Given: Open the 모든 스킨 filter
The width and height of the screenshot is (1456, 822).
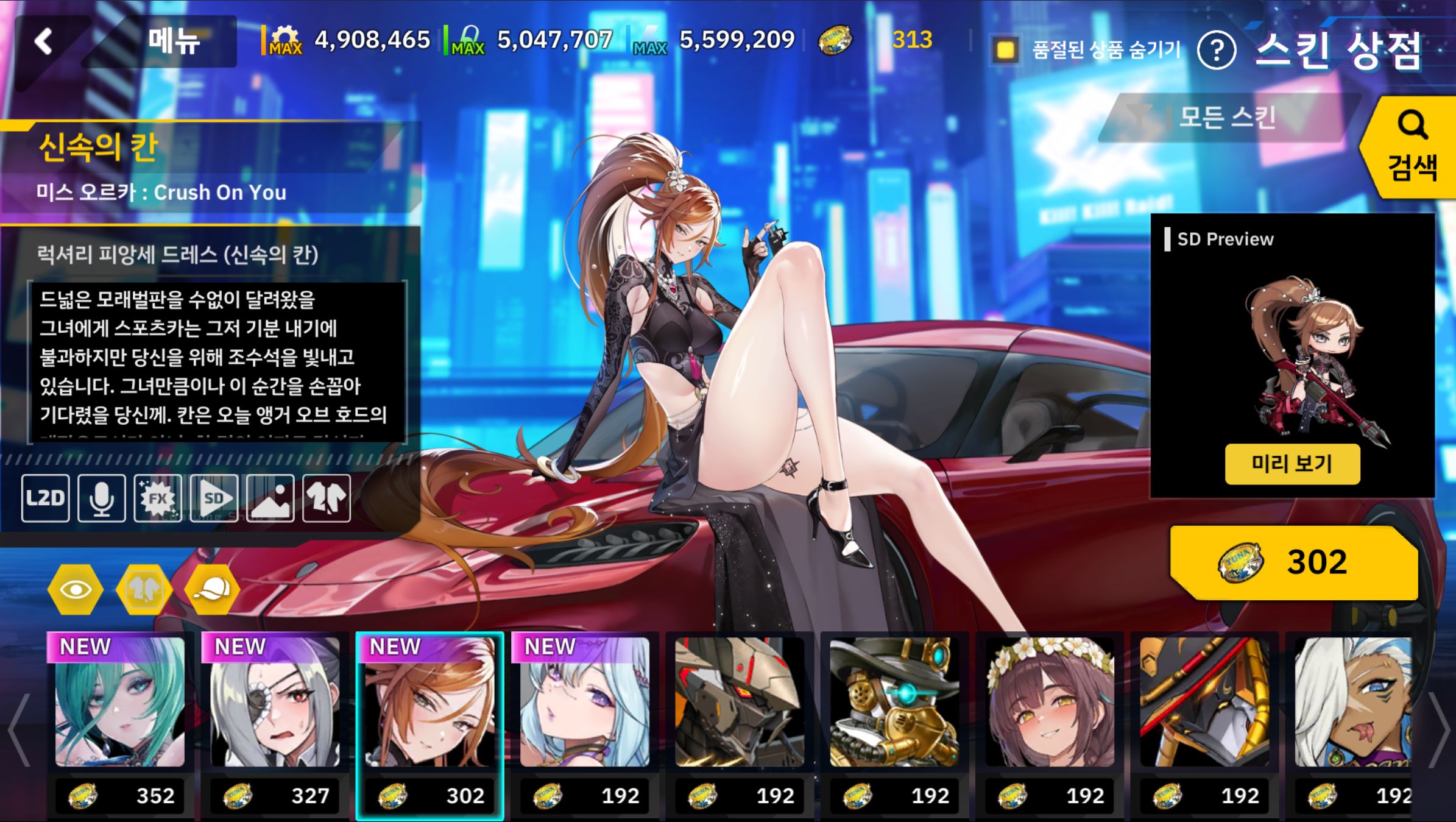Looking at the screenshot, I should (x=1226, y=117).
